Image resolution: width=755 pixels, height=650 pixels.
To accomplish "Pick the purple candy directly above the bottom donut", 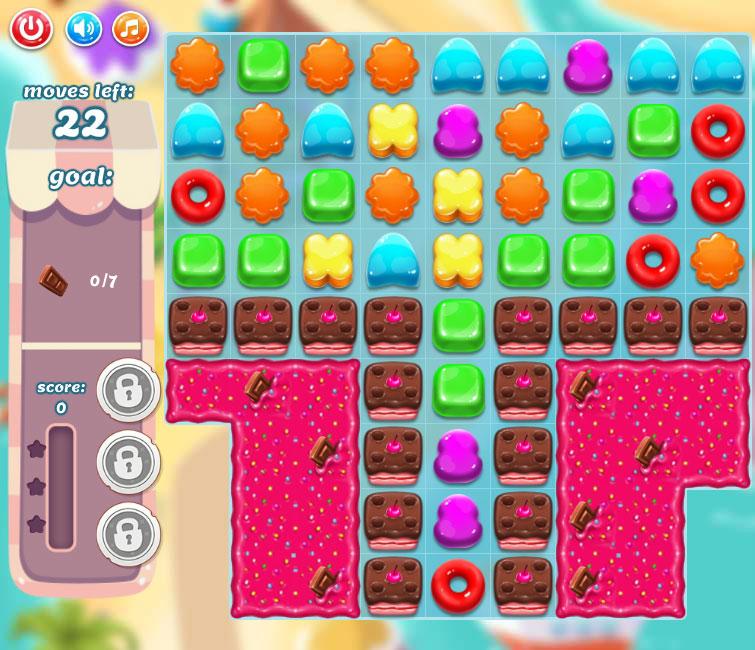I will [x=458, y=520].
